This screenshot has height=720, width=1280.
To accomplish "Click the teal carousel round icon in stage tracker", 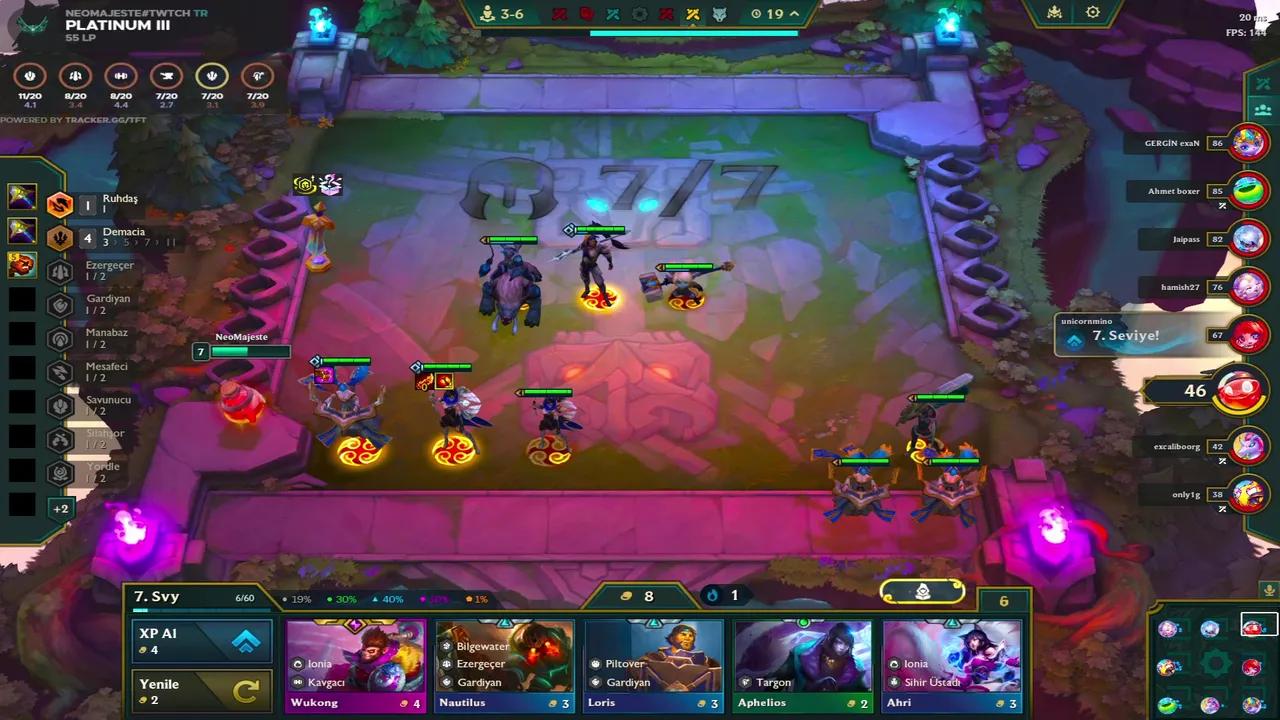I will [612, 13].
